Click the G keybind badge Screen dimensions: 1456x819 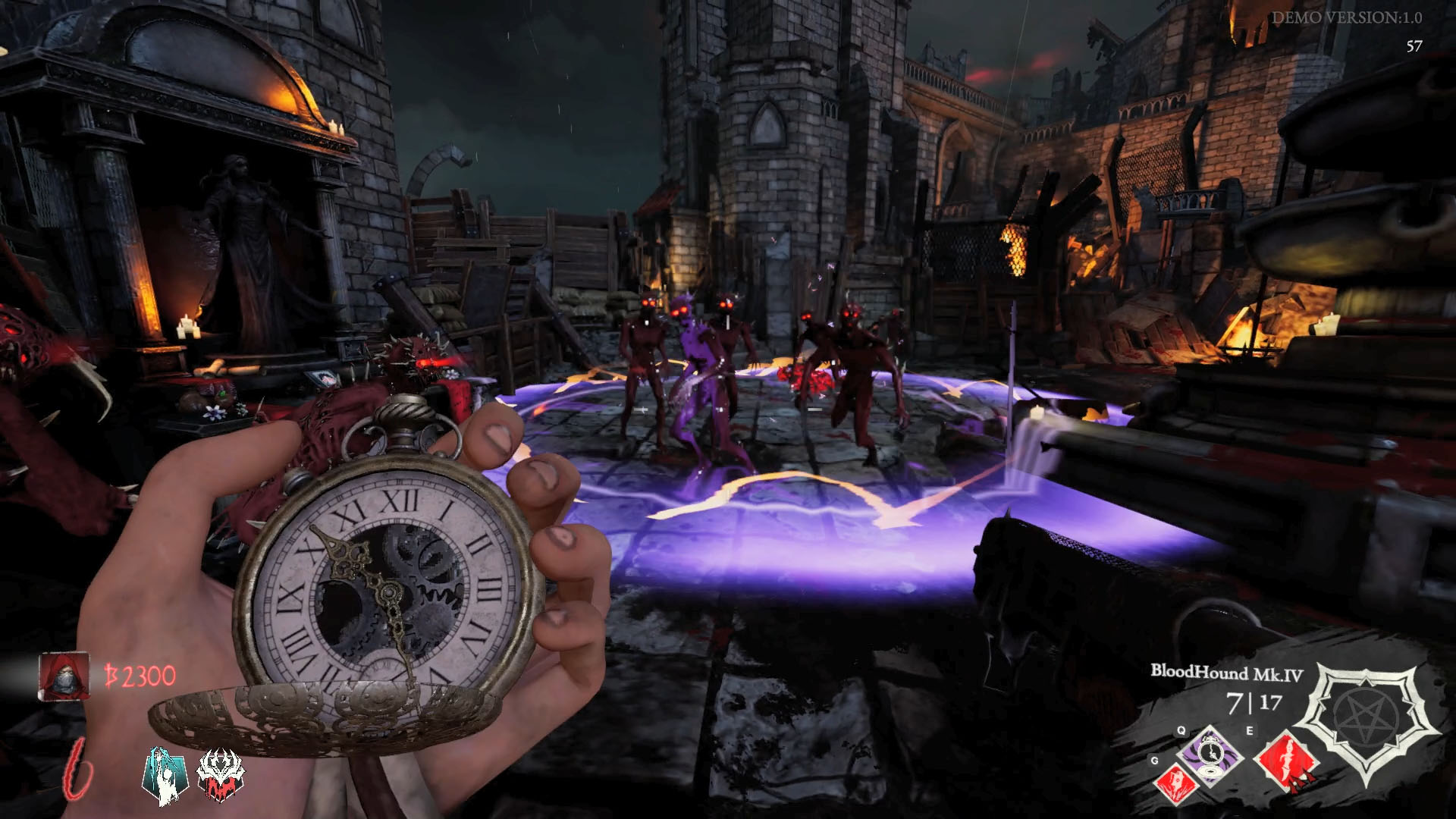click(x=1153, y=761)
